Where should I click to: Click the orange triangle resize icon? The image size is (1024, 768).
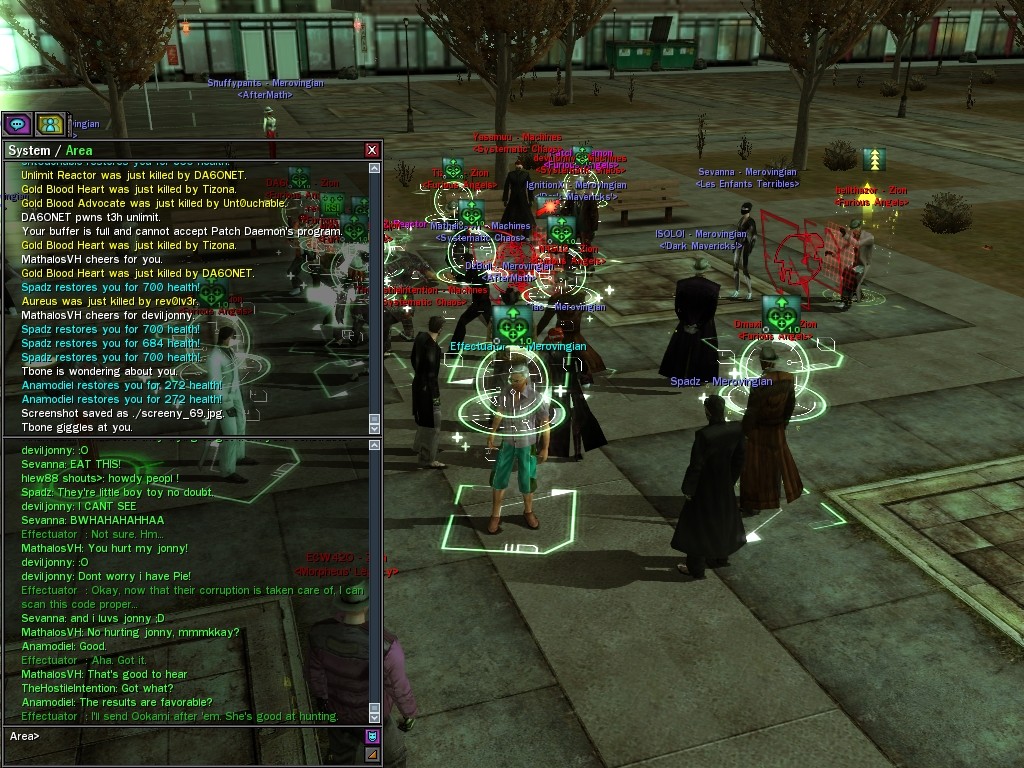click(372, 754)
